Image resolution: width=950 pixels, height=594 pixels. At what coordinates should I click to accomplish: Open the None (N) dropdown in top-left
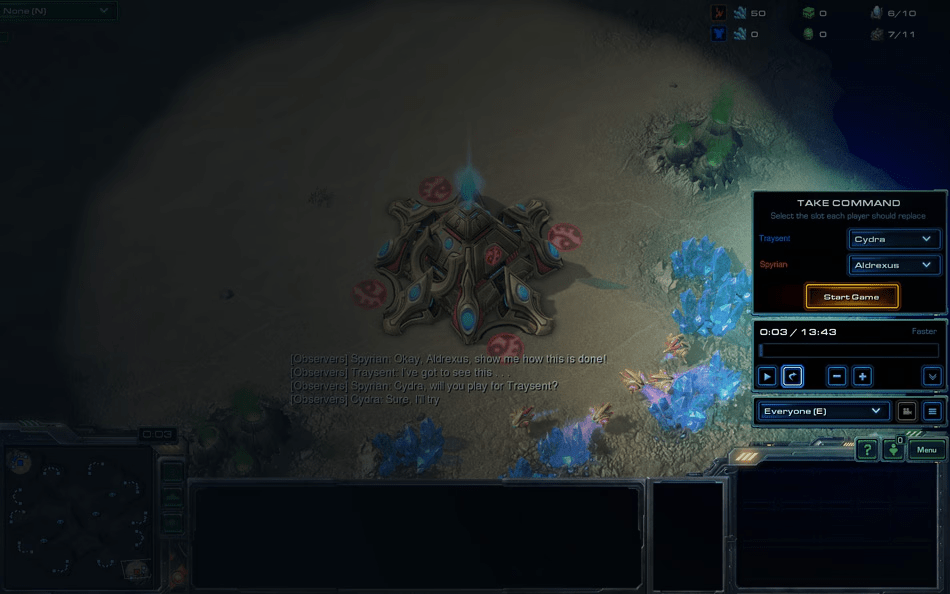point(58,10)
